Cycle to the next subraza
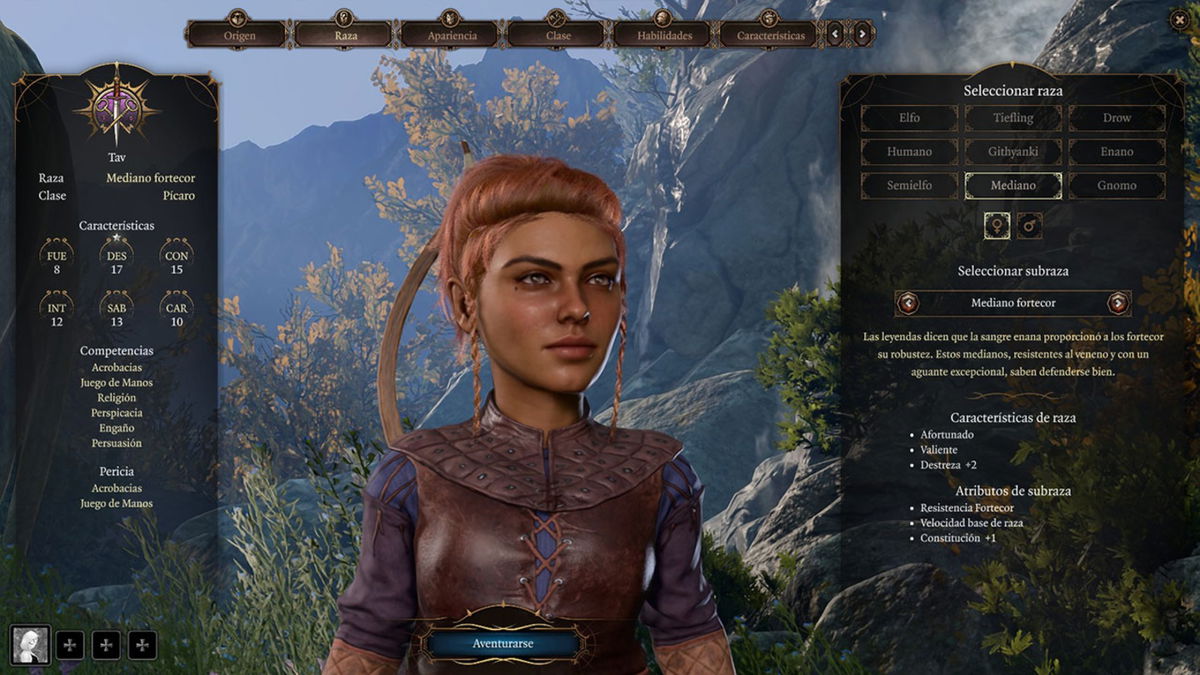This screenshot has width=1200, height=675. (x=1118, y=303)
